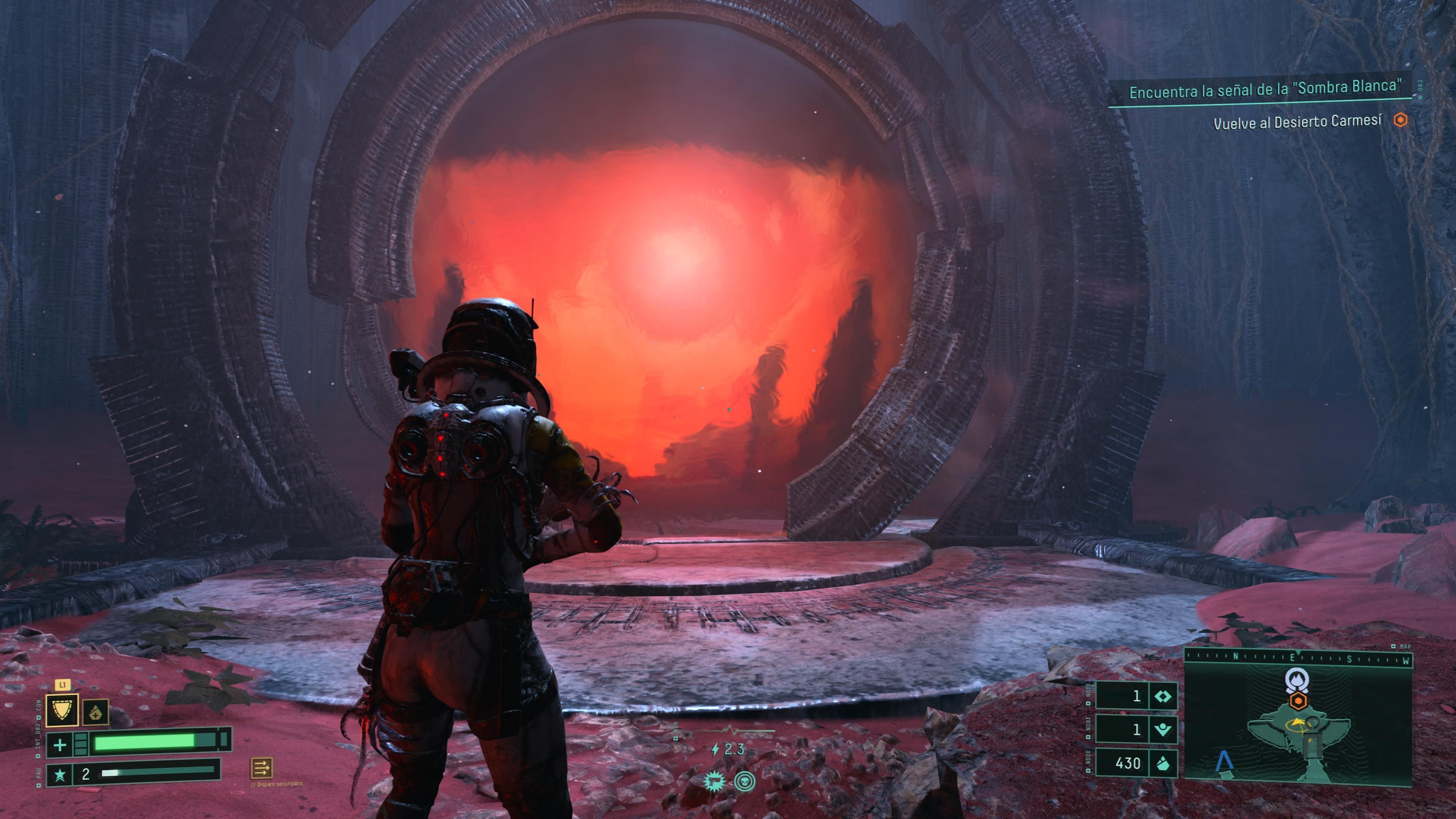
Task: Click the obolite currency crystal icon
Action: 1163,763
